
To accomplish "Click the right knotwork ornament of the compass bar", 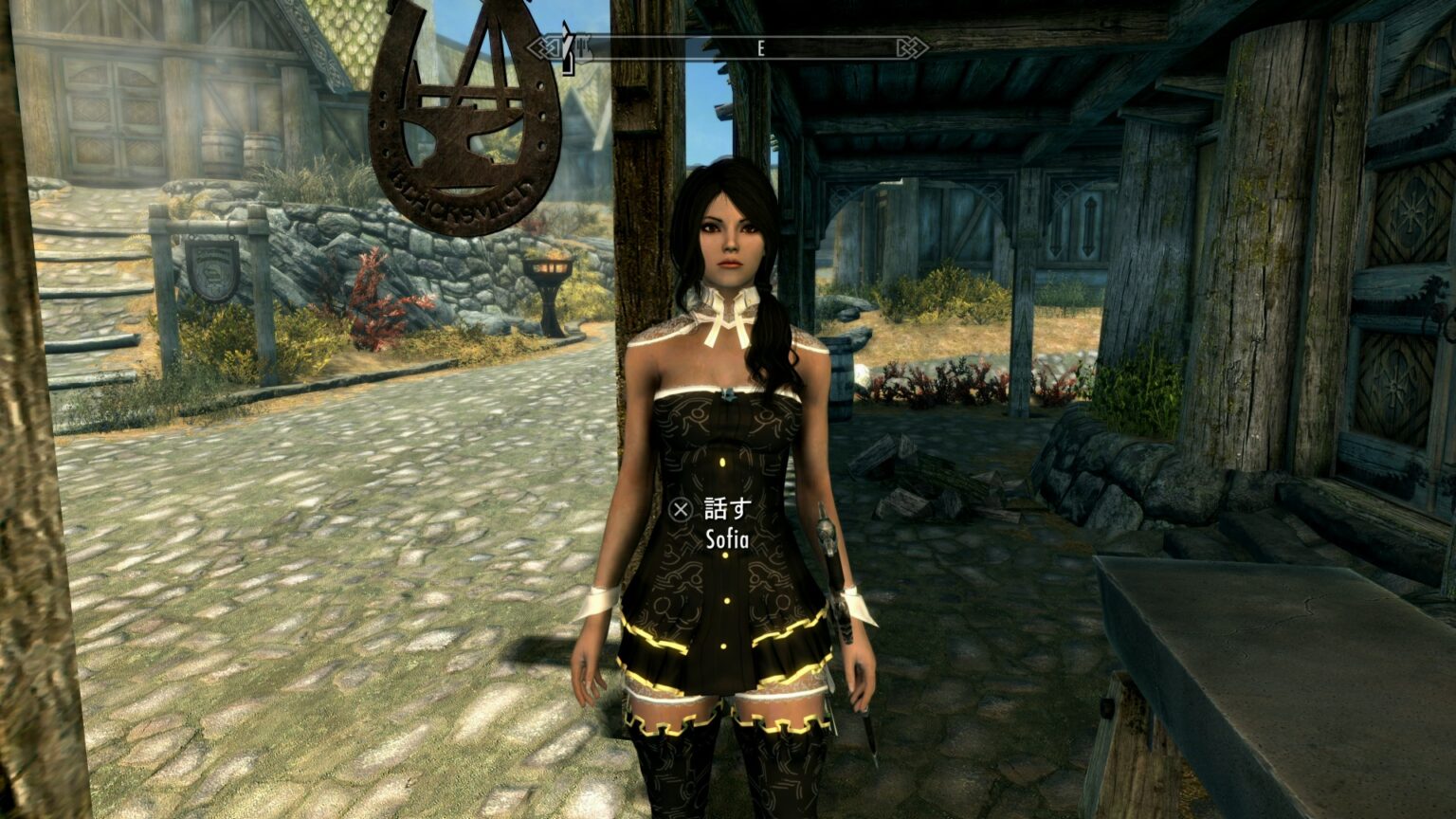I will click(x=913, y=45).
